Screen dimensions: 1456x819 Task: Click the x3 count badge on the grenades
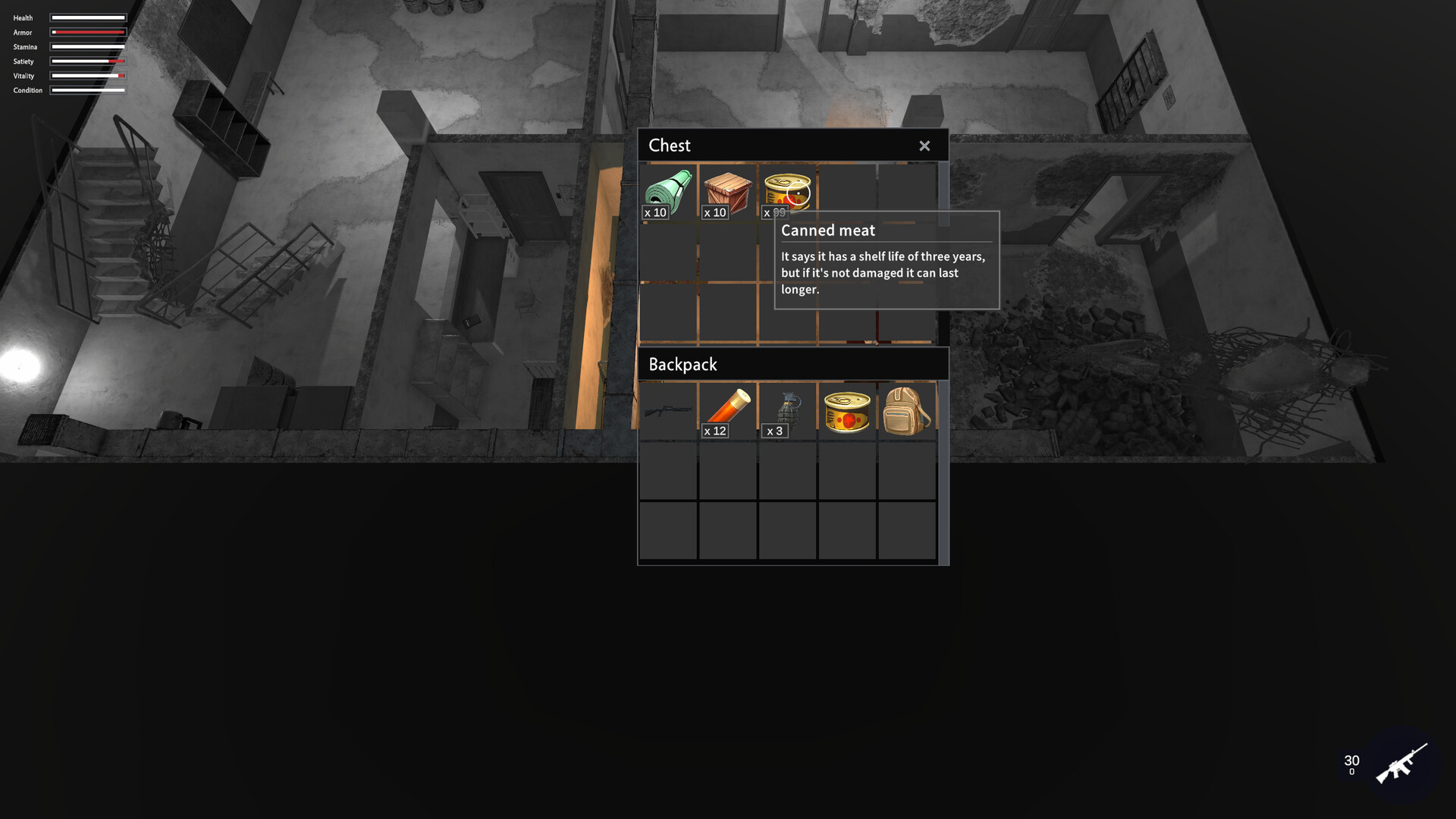tap(775, 430)
